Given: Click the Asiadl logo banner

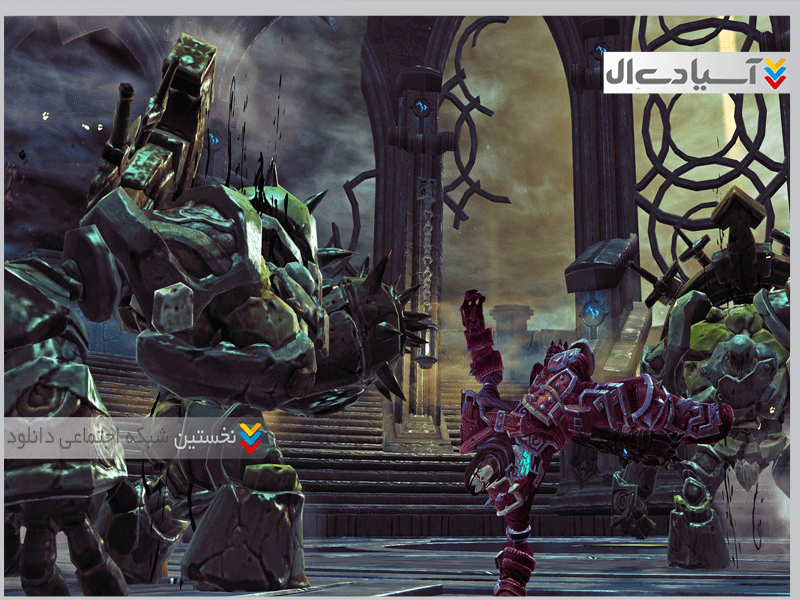Looking at the screenshot, I should click(696, 71).
